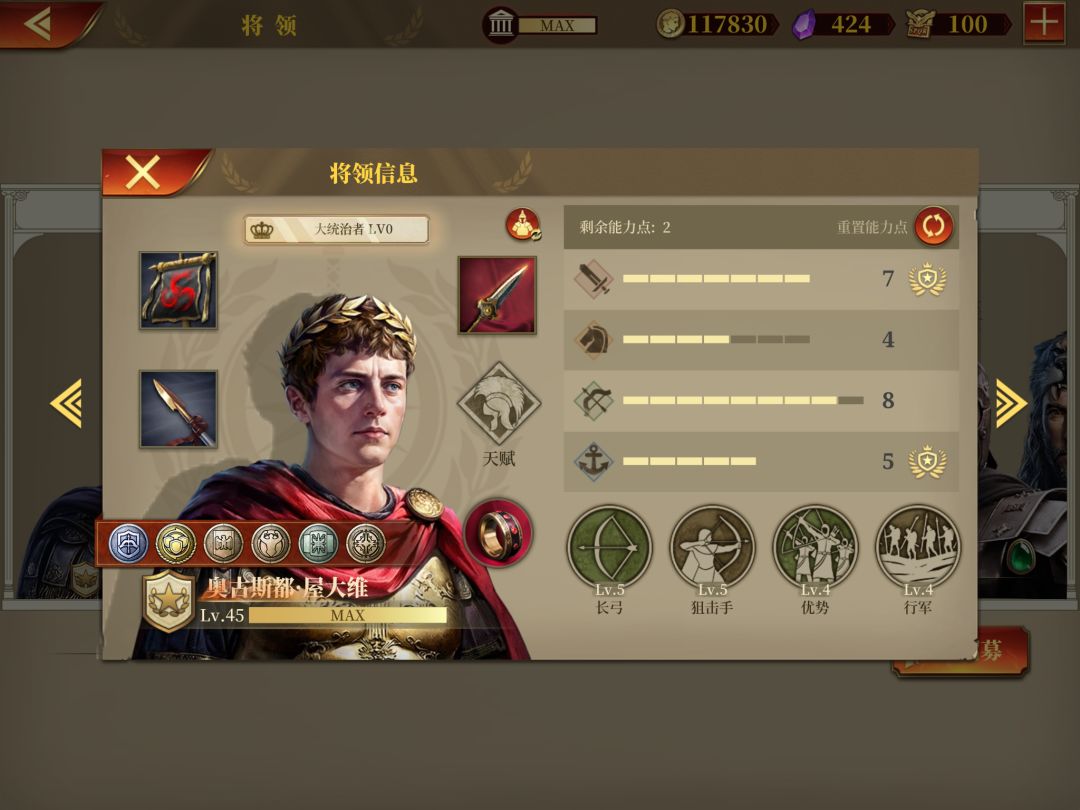The width and height of the screenshot is (1080, 810).
Task: Close the 将领信息 panel
Action: (x=143, y=172)
